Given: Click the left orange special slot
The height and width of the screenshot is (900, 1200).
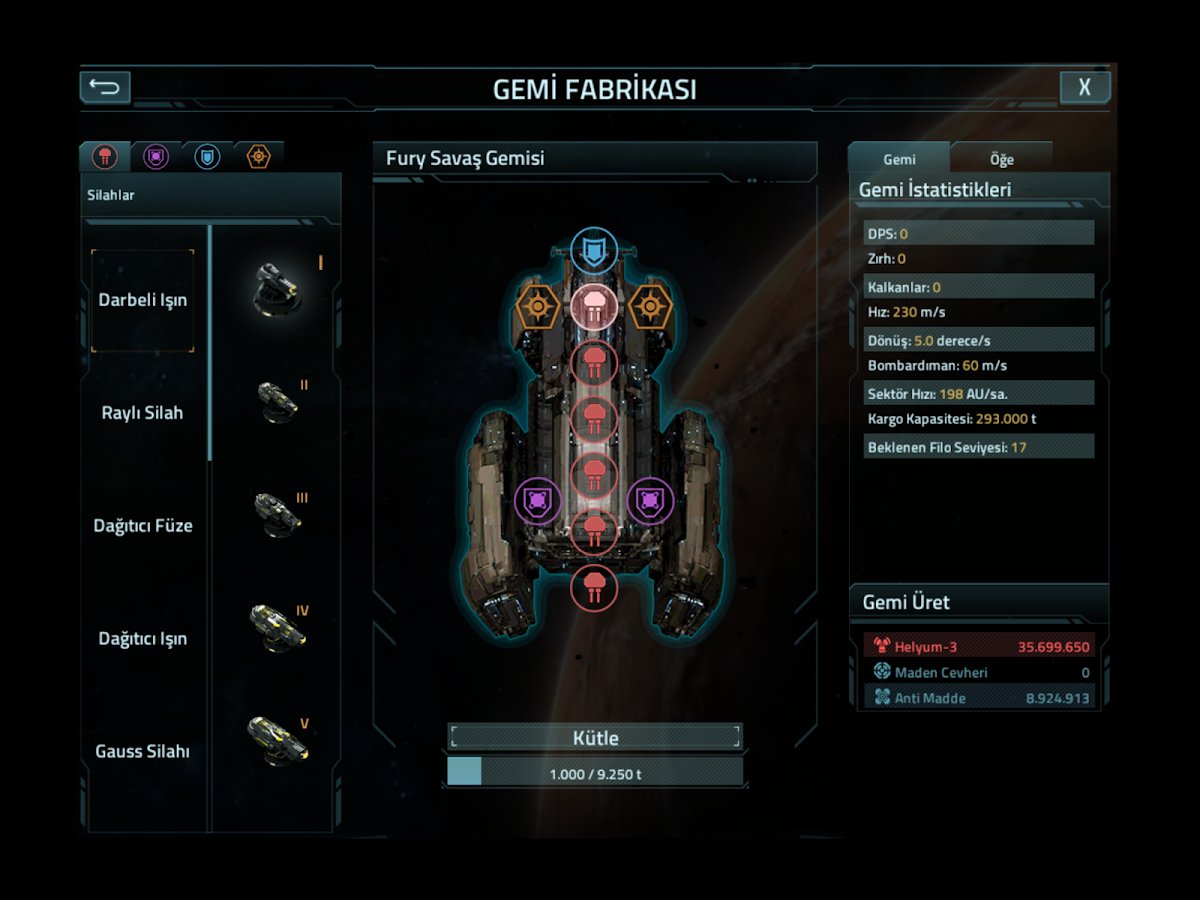Looking at the screenshot, I should click(x=538, y=306).
